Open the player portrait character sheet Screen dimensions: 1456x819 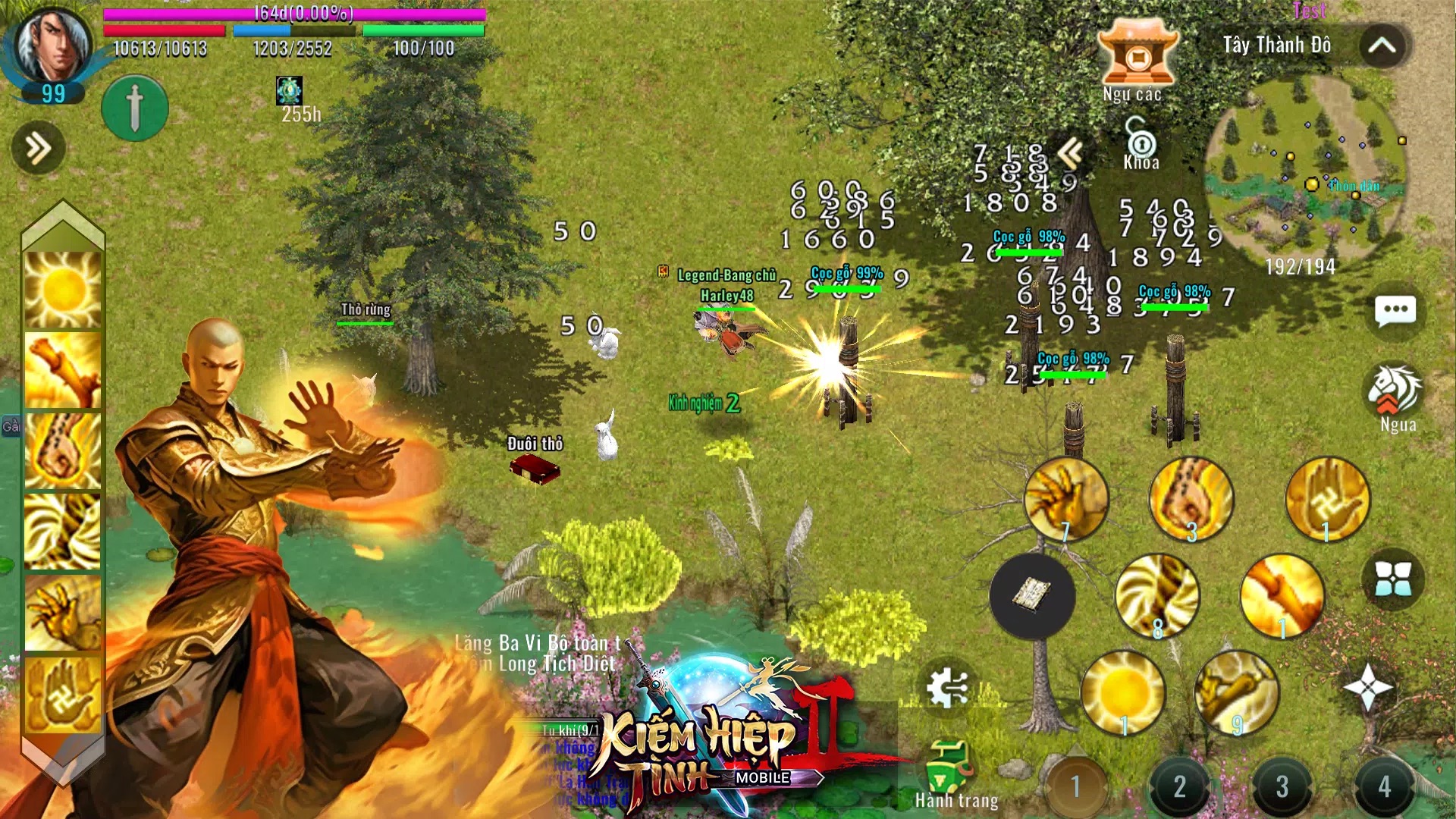pos(53,47)
